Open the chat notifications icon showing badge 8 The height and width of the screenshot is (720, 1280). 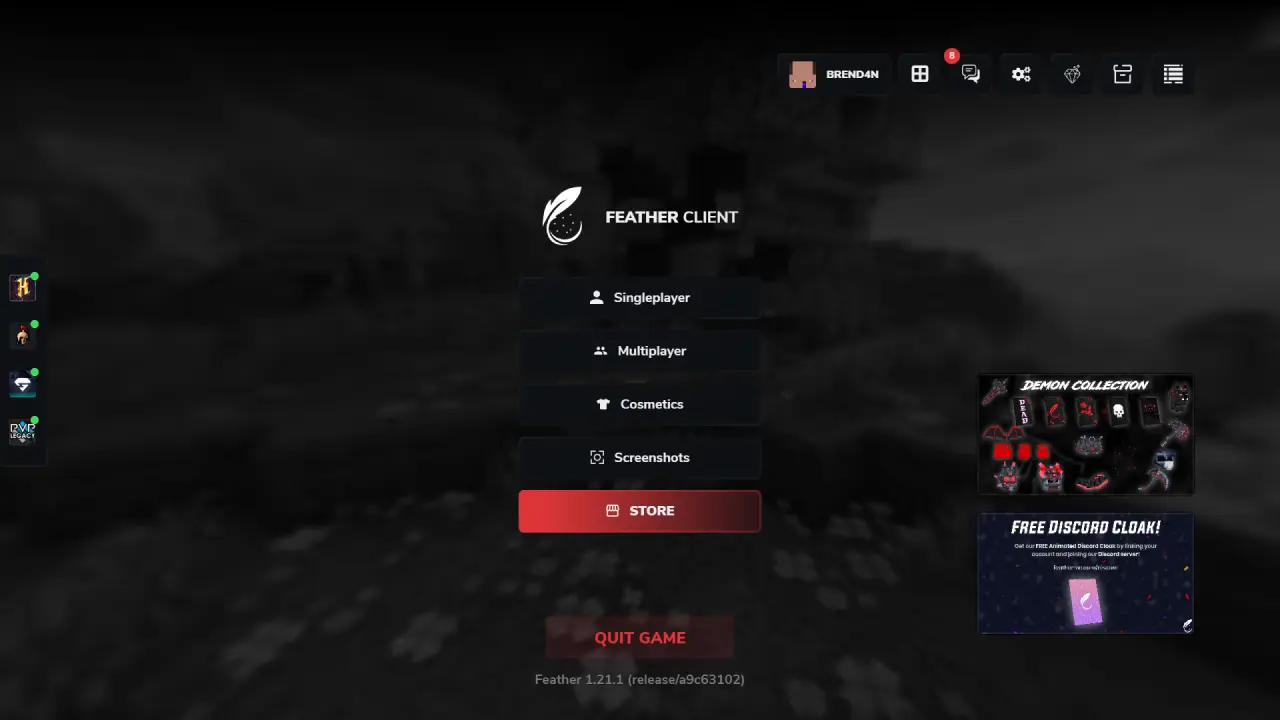(x=970, y=73)
